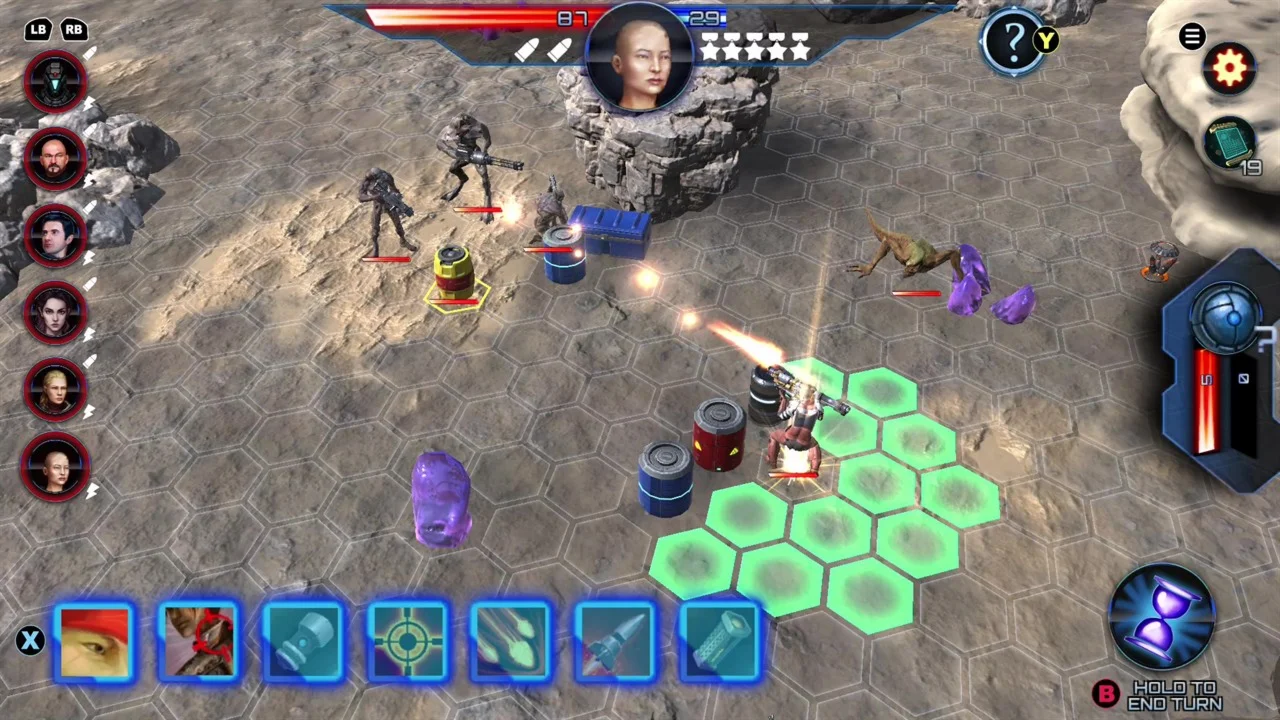Select the helmeted robot squad portrait
The height and width of the screenshot is (720, 1280).
[56, 80]
